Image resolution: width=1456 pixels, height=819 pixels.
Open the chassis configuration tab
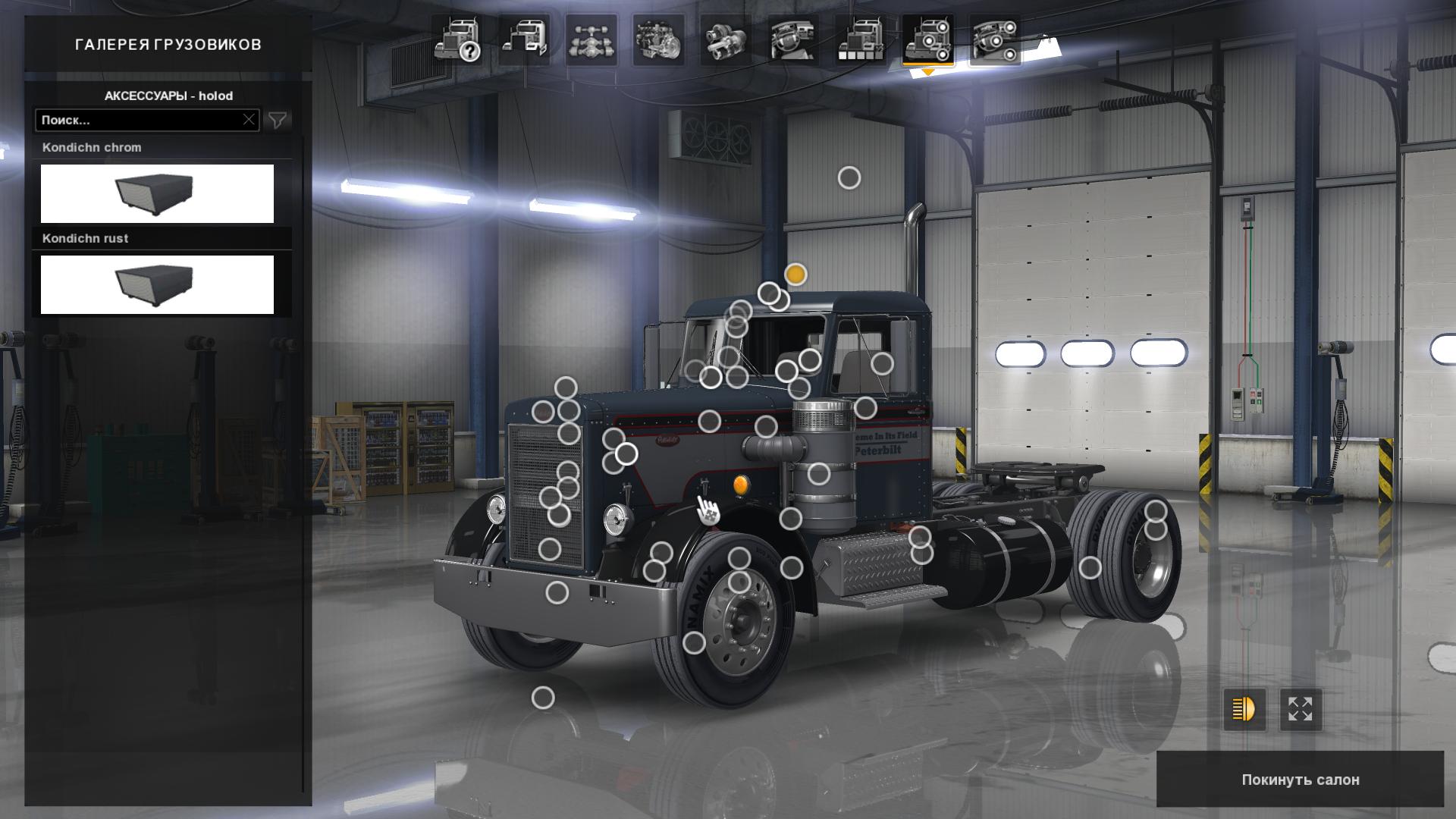click(591, 40)
